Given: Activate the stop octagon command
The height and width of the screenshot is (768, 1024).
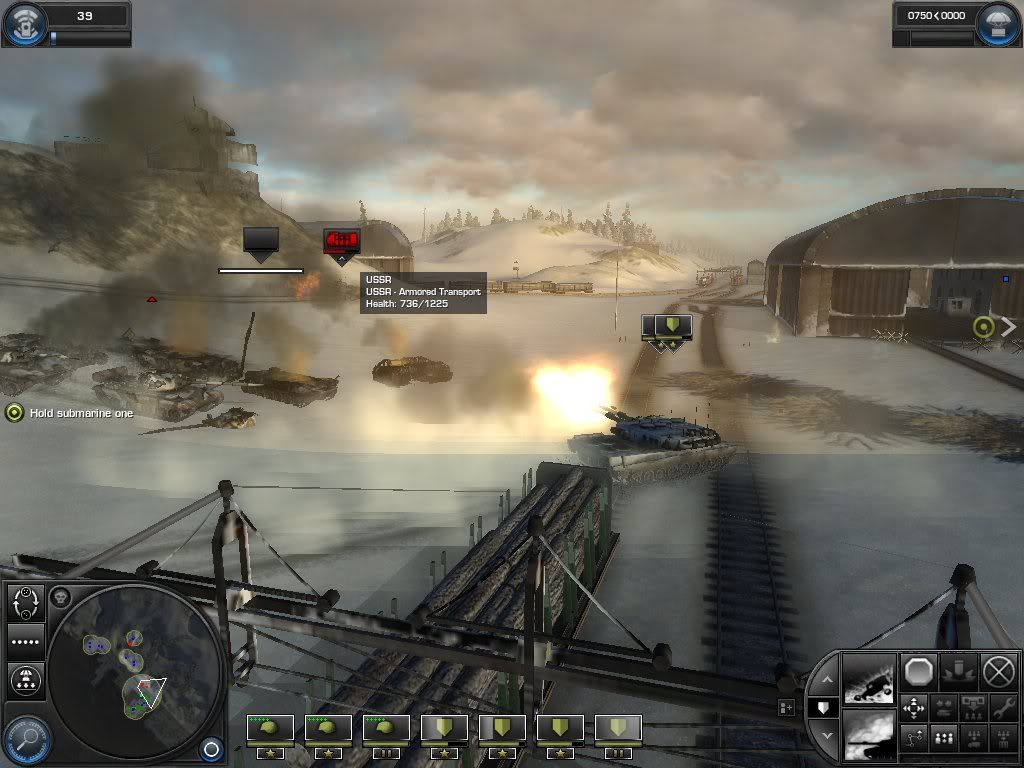Looking at the screenshot, I should click(x=916, y=671).
